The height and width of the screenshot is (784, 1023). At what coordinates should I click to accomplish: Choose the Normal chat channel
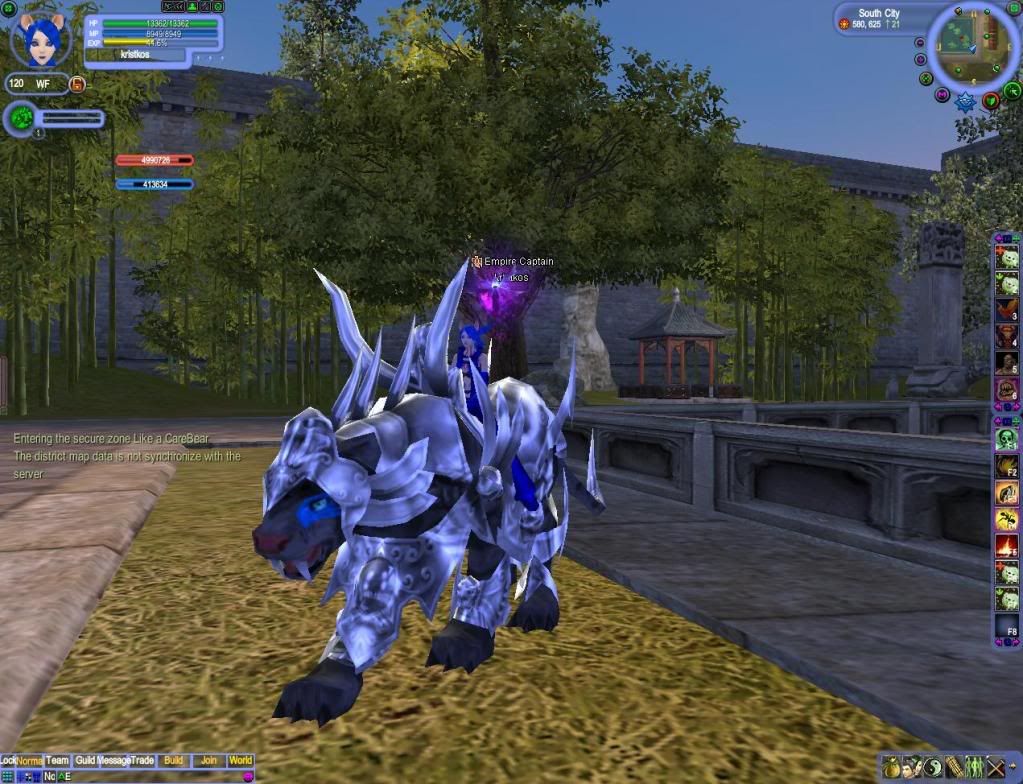[30, 761]
